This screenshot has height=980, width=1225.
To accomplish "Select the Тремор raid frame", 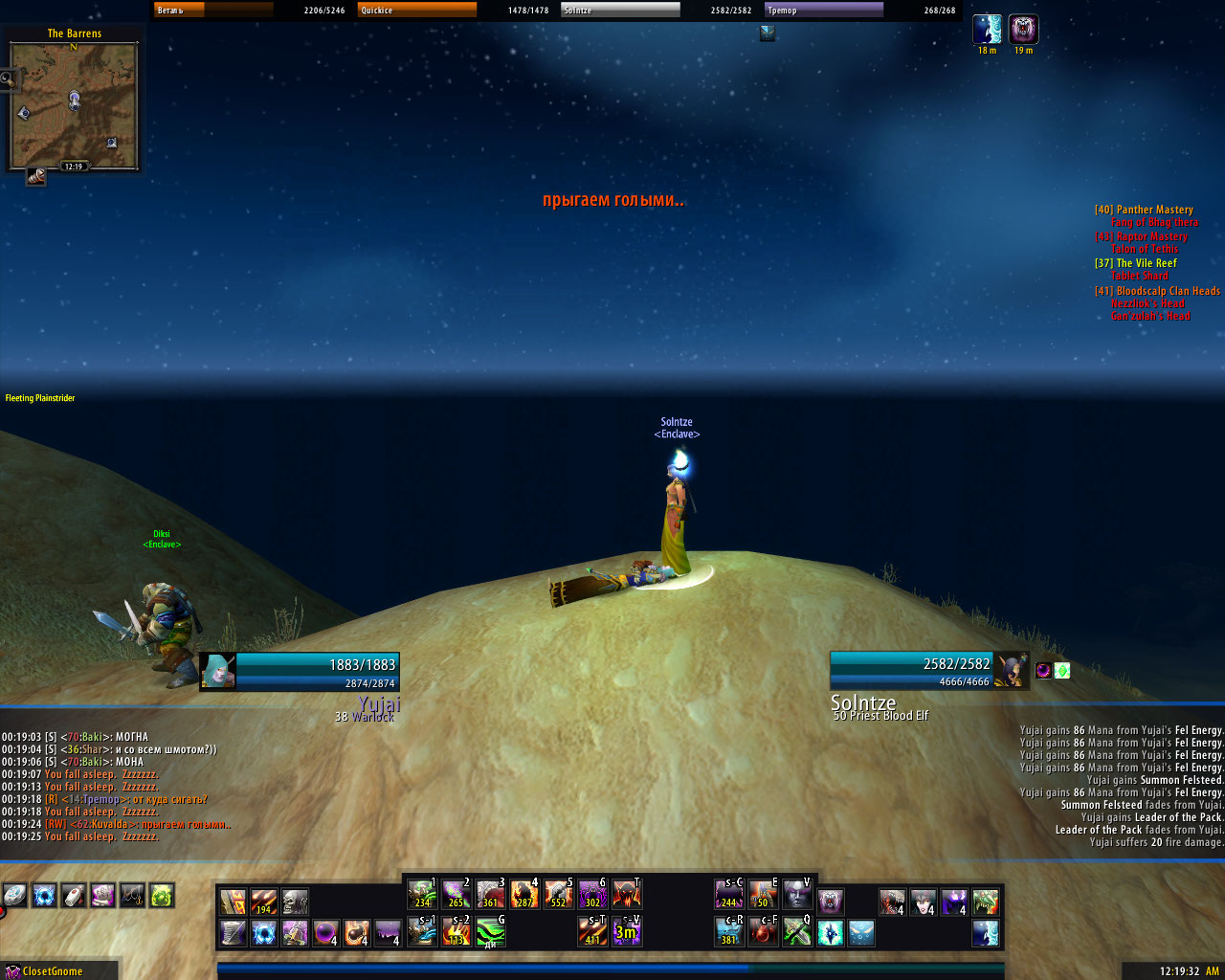I will [x=823, y=10].
